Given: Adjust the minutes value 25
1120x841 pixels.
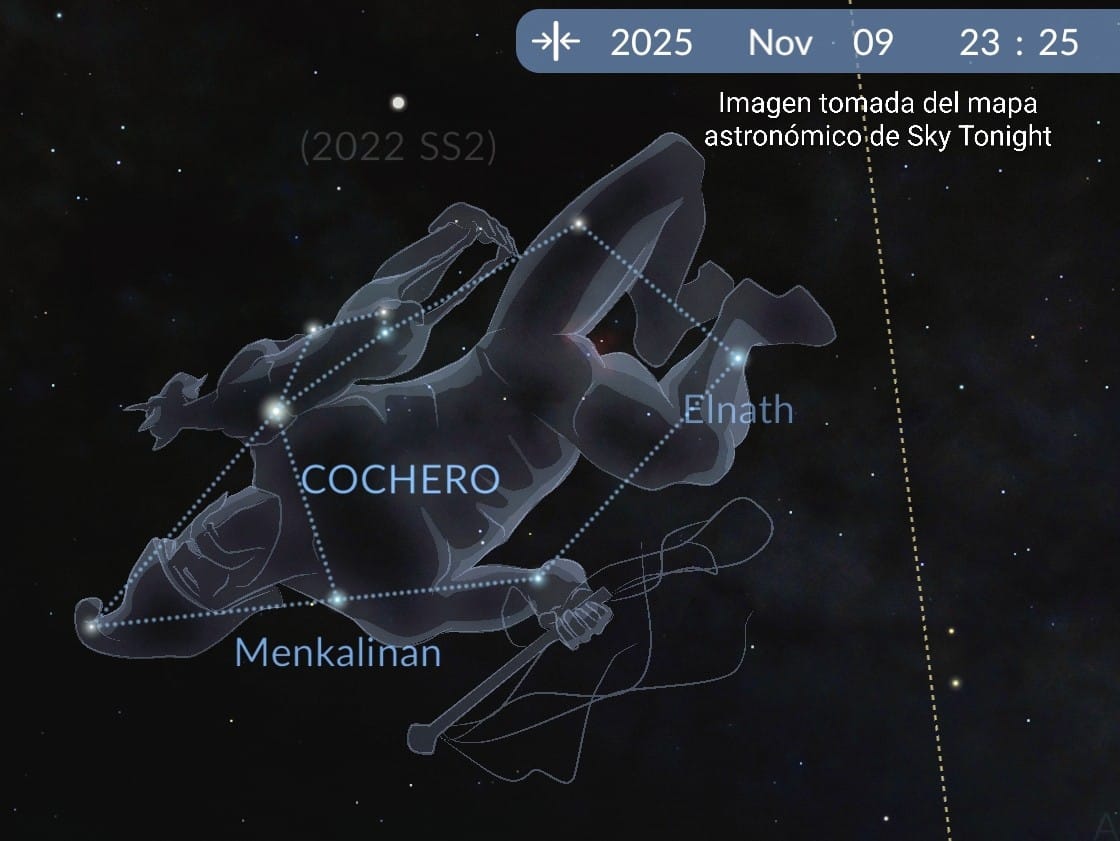Looking at the screenshot, I should click(x=1059, y=42).
